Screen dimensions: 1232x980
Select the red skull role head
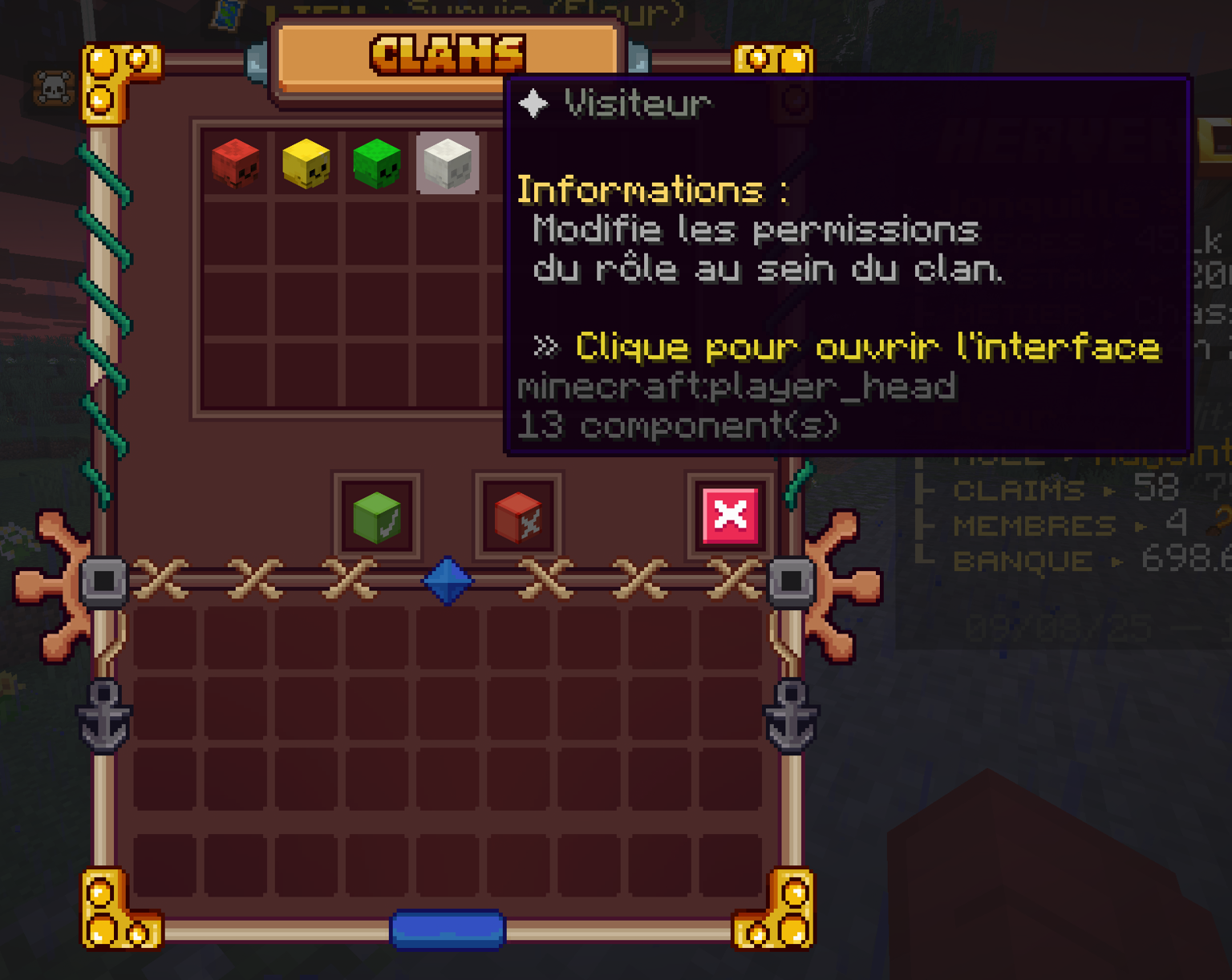[x=236, y=163]
